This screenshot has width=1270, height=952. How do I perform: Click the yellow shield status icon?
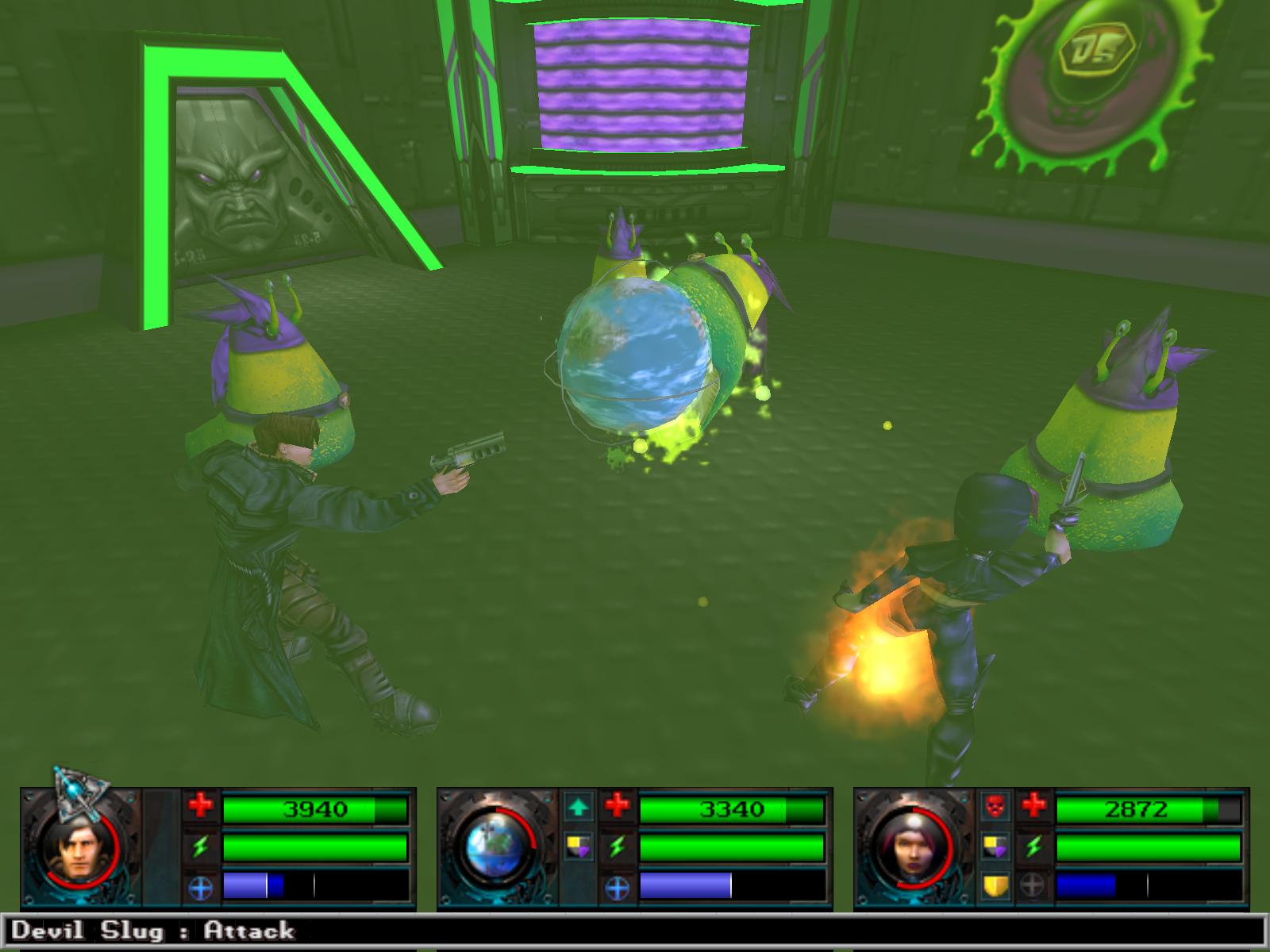pyautogui.click(x=994, y=885)
